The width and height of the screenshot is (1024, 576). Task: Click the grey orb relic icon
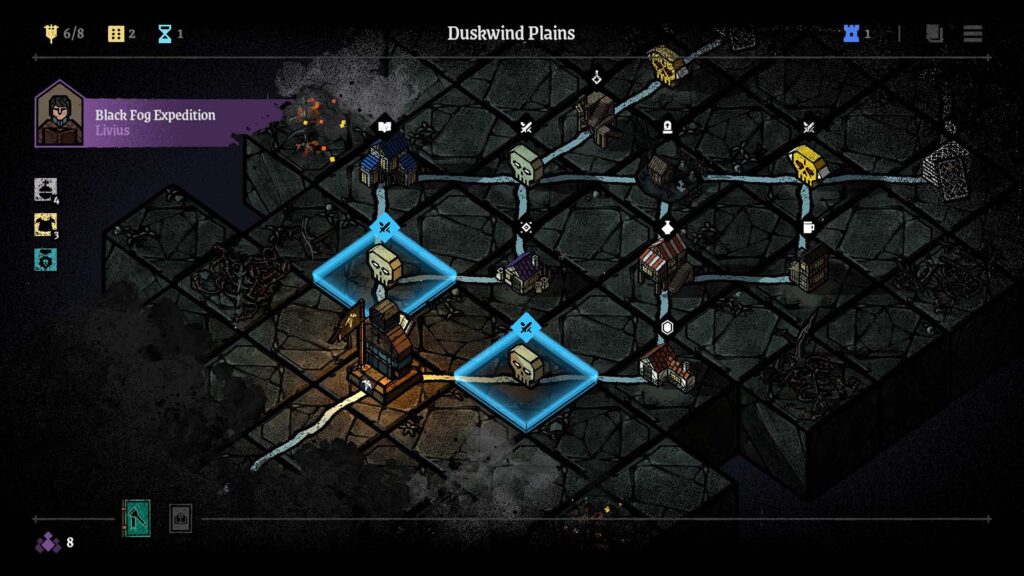(46, 189)
